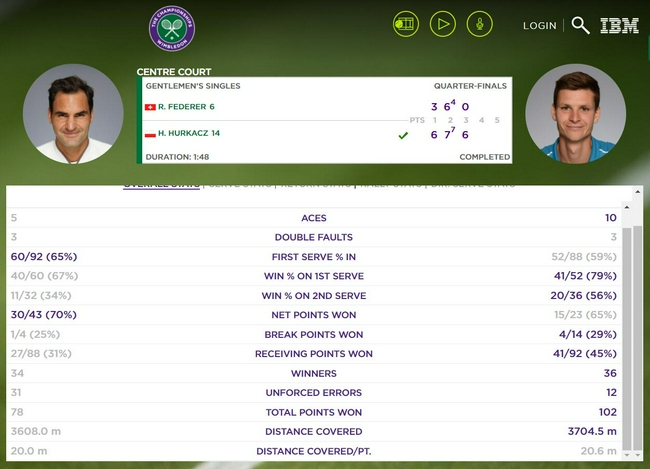This screenshot has height=469, width=650.
Task: Open the video play icon
Action: (443, 24)
